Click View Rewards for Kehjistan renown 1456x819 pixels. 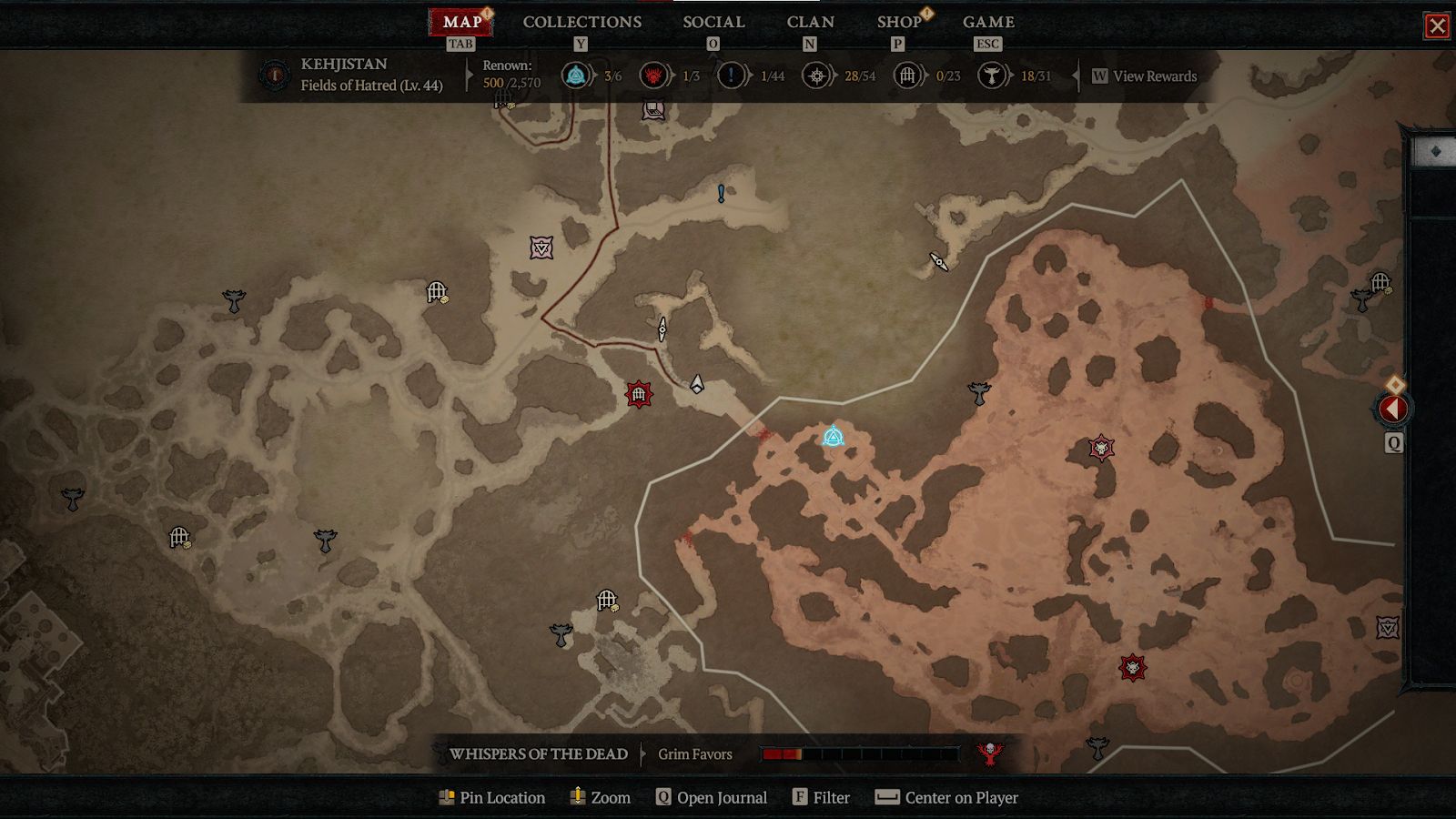point(1154,76)
